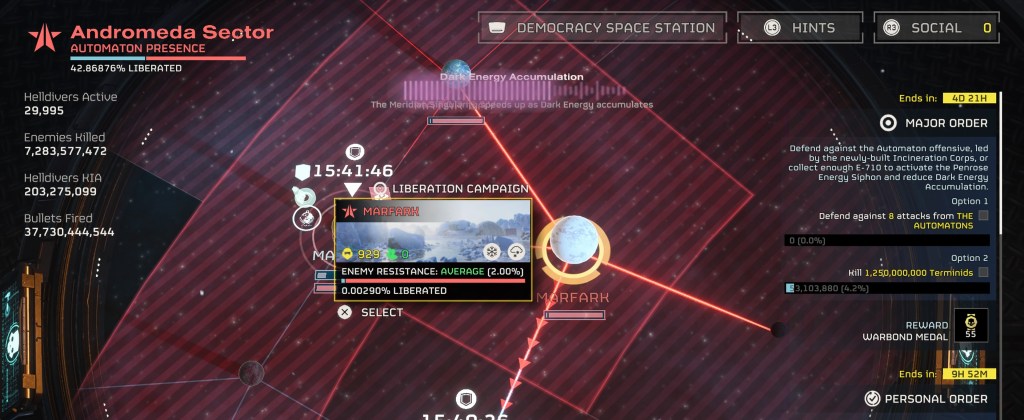This screenshot has height=420, width=1024.
Task: Open the Personal Order section
Action: tap(925, 398)
